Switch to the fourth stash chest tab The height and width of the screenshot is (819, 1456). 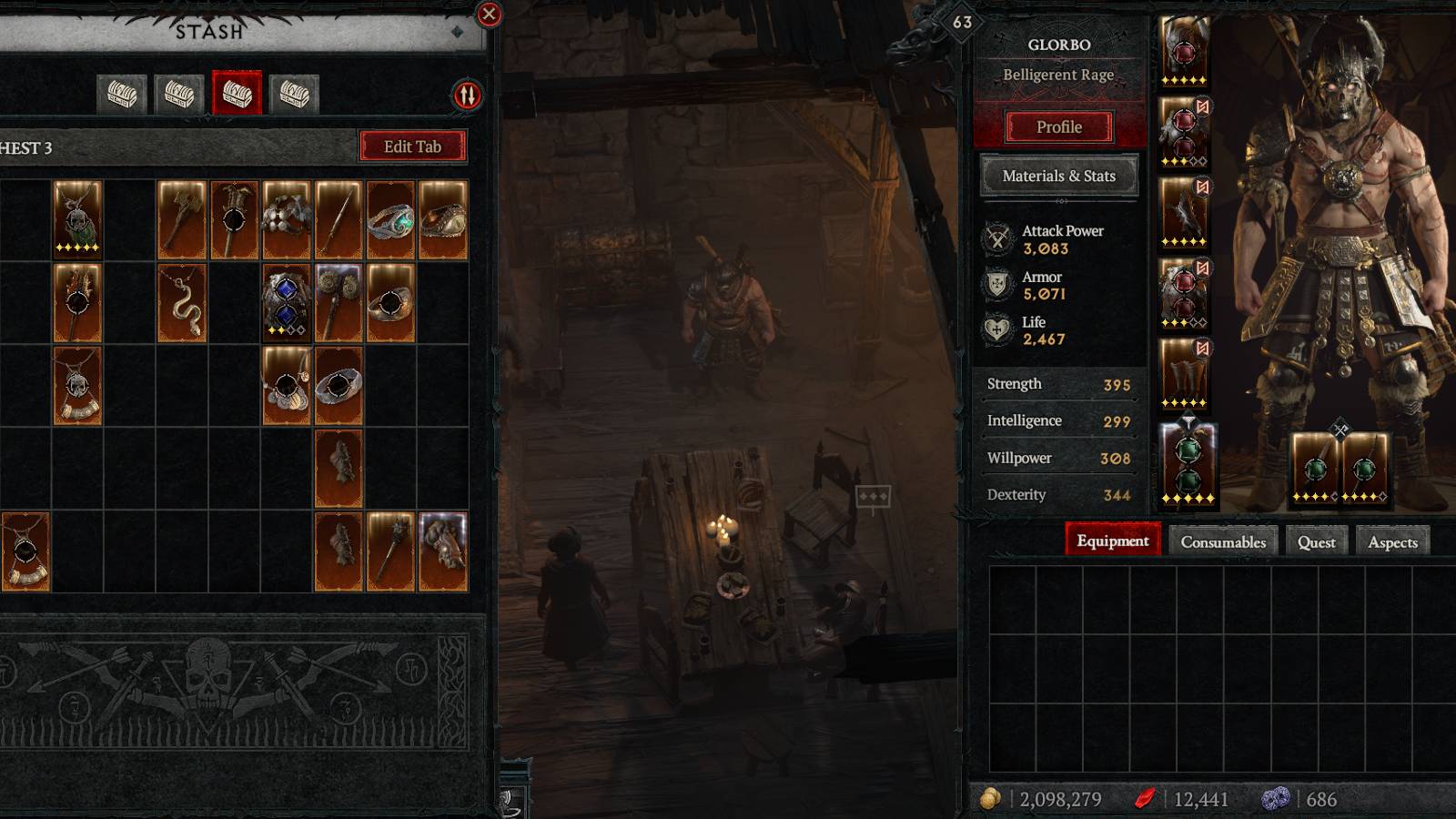click(295, 93)
